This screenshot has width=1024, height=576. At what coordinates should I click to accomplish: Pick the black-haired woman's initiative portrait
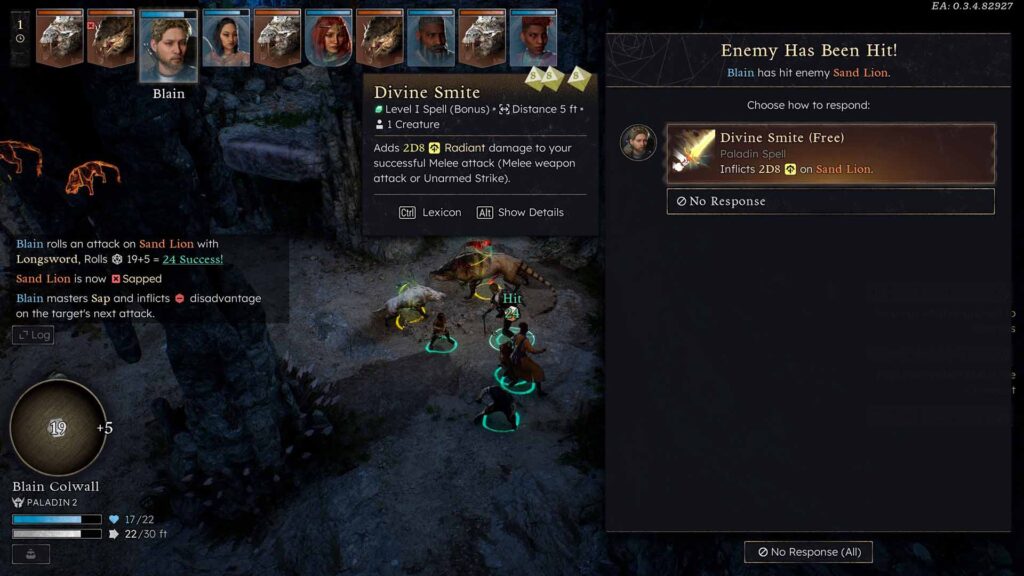click(x=226, y=39)
